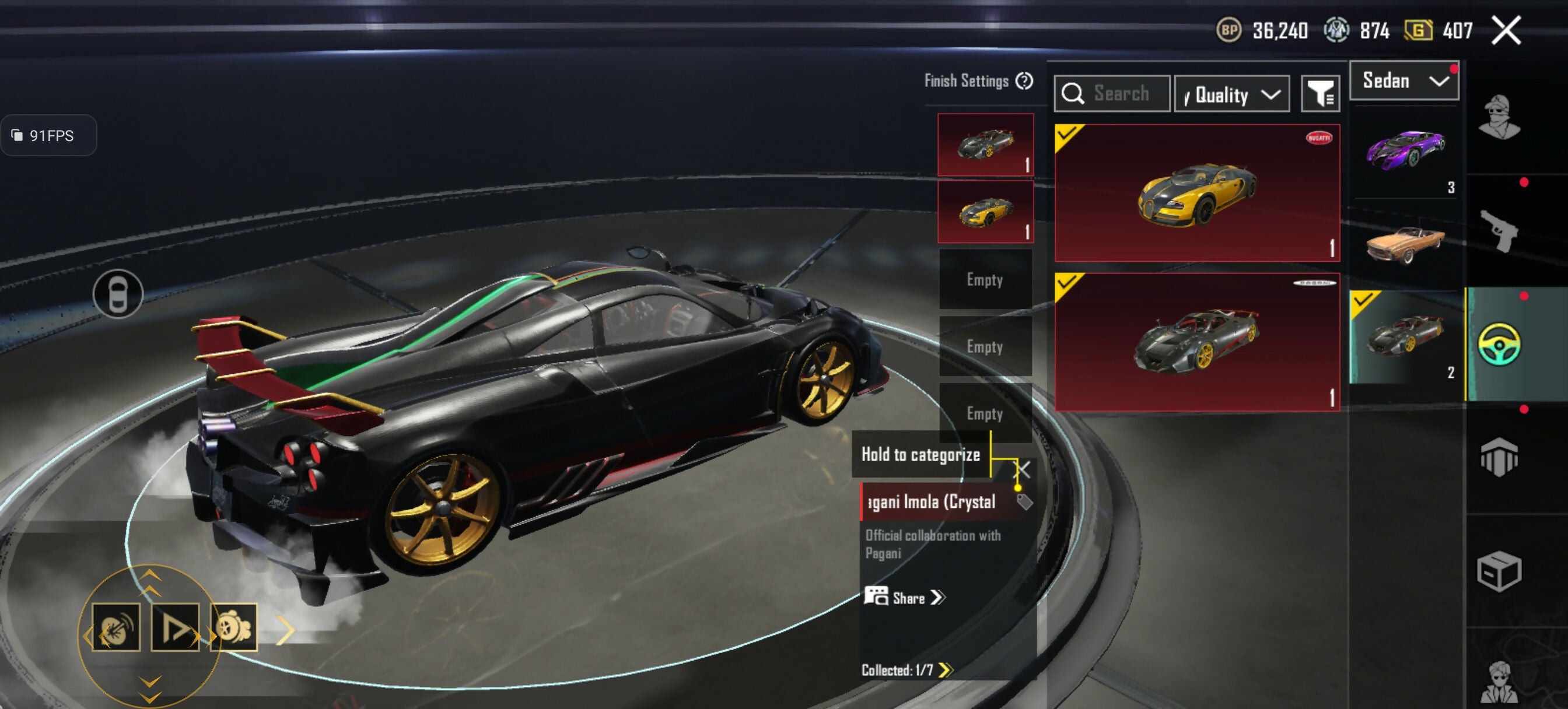Play the vehicle preview animation
The width and height of the screenshot is (1568, 709).
click(x=176, y=627)
